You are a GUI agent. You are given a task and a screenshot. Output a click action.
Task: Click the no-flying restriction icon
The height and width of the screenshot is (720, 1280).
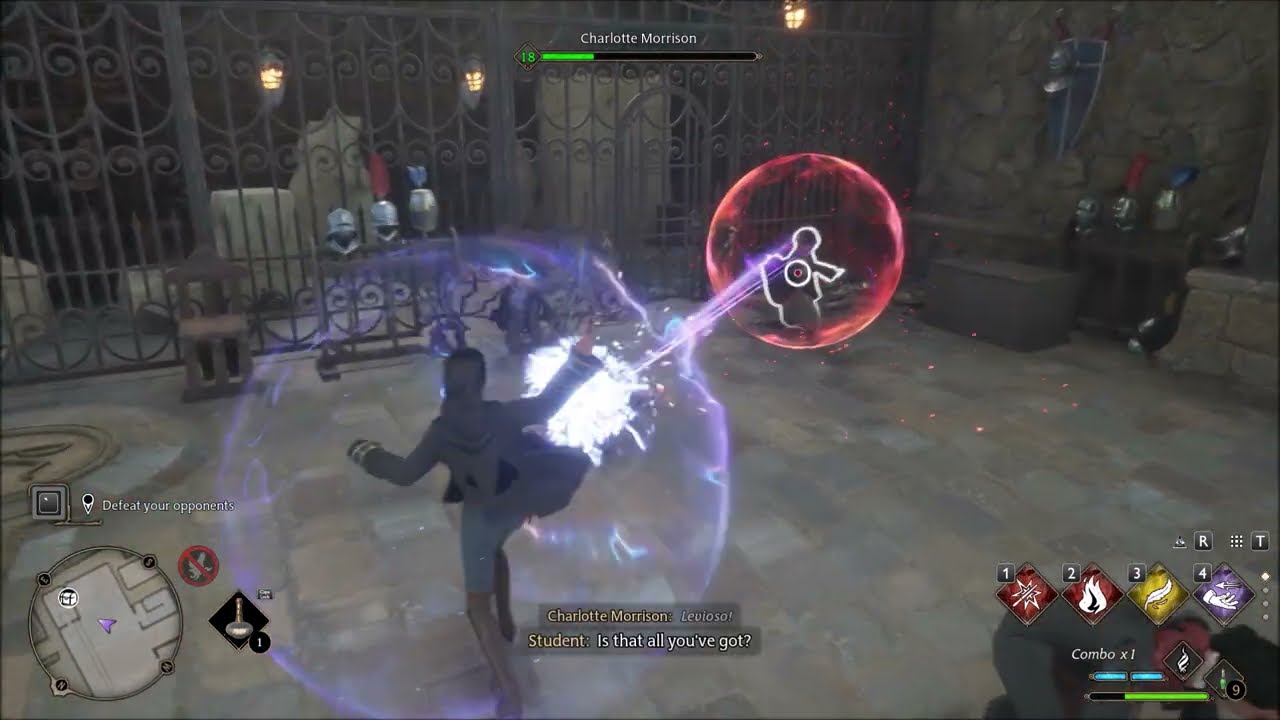coord(198,566)
